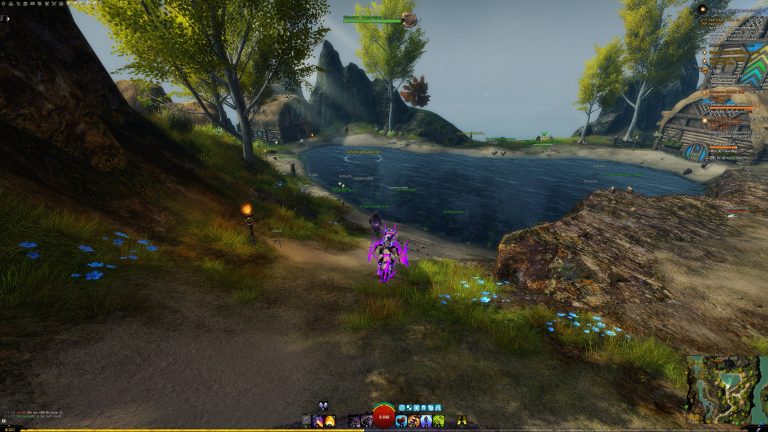Activate the heart healing skill

tap(401, 421)
